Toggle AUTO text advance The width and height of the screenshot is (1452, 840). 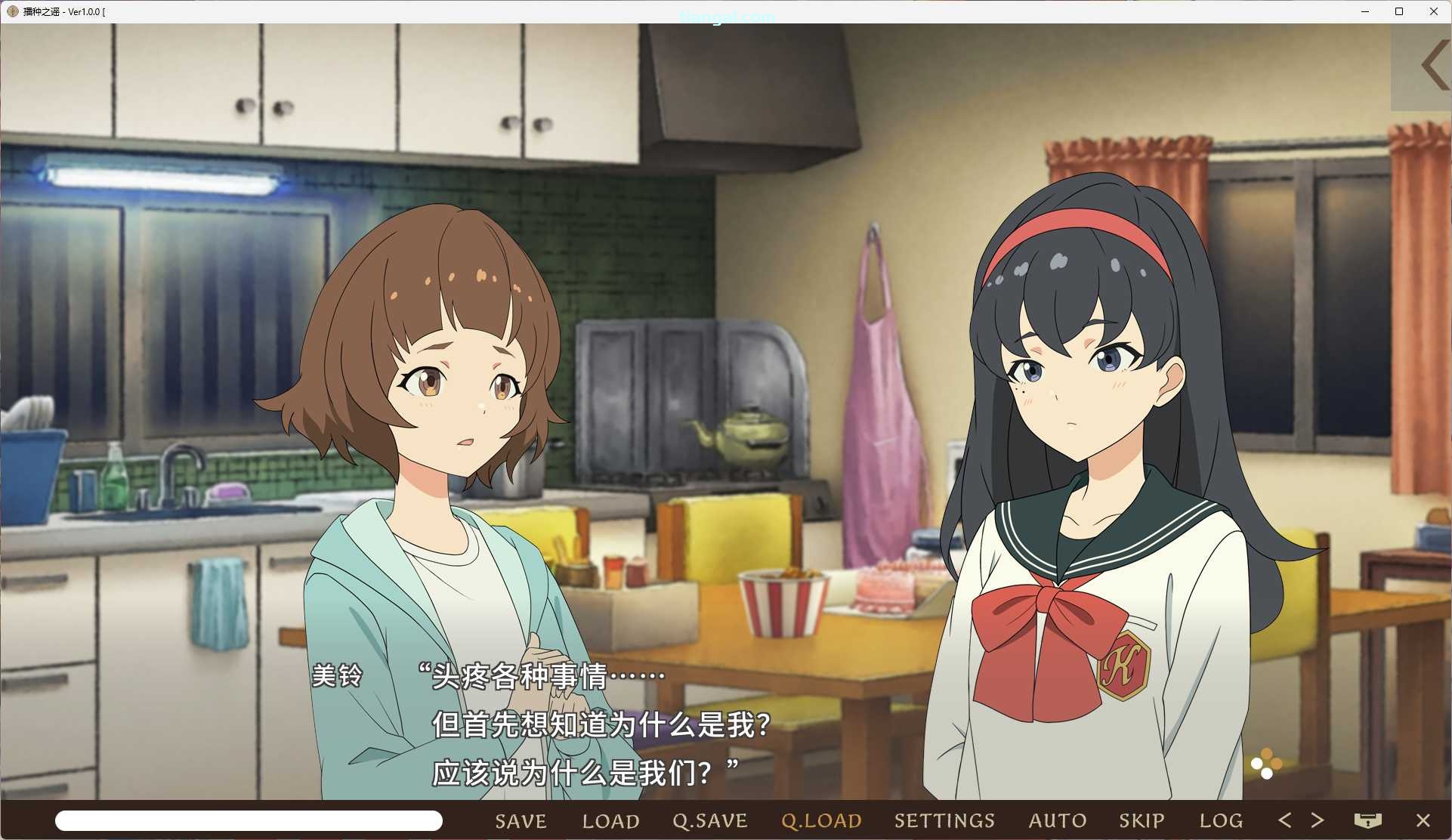pyautogui.click(x=1058, y=821)
